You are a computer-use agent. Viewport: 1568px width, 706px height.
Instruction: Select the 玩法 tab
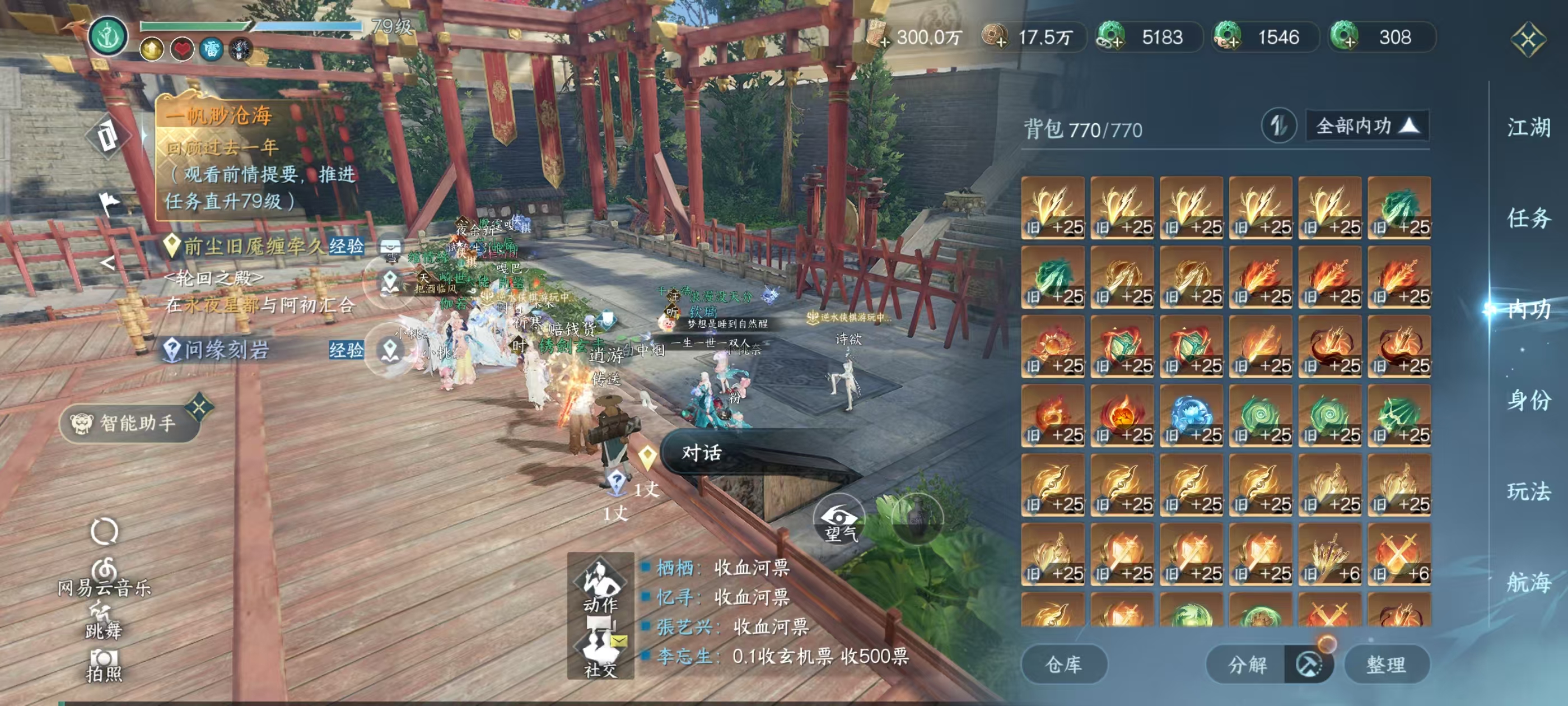click(1528, 491)
